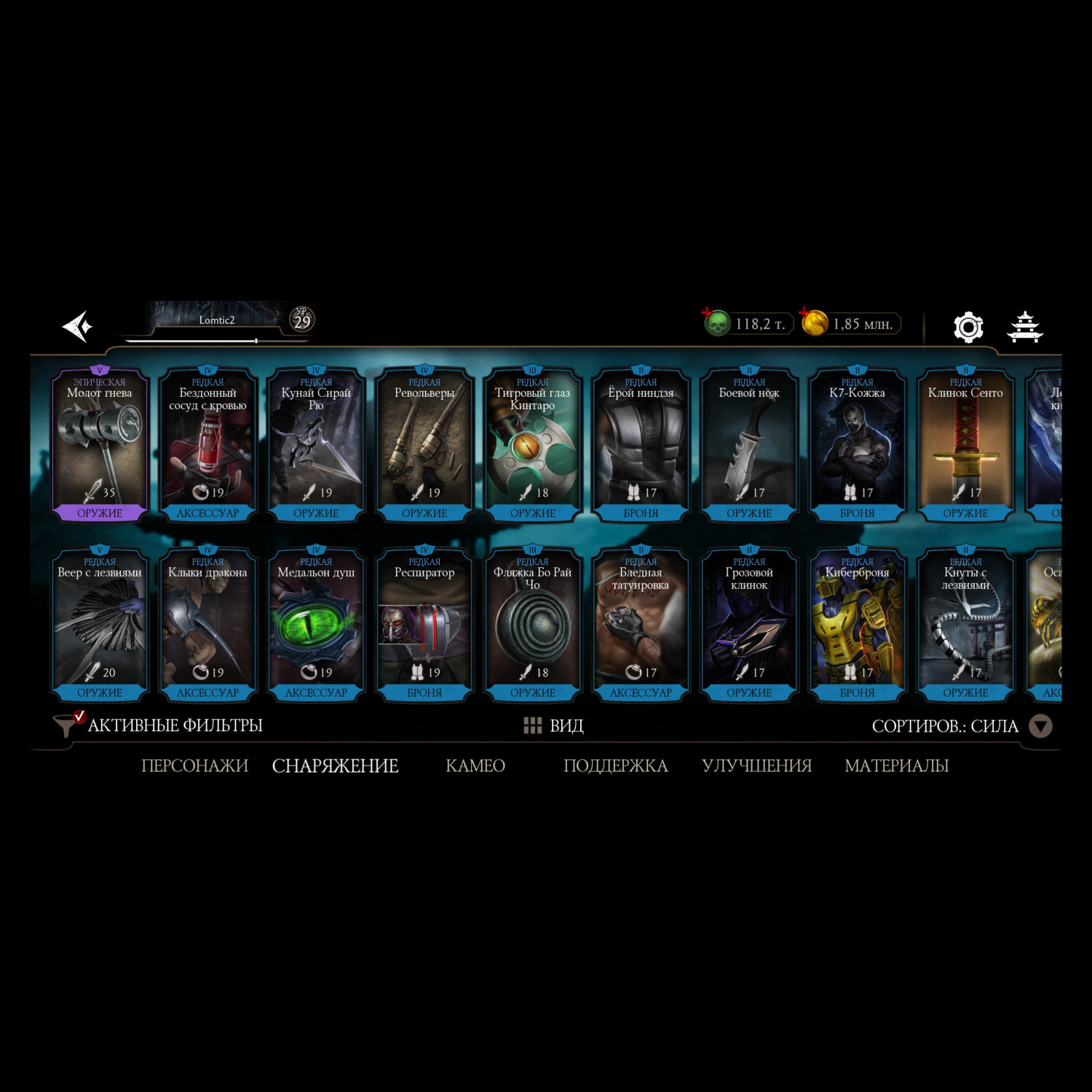Select the Респиратор armor card
The image size is (1092, 1092).
coord(424,624)
